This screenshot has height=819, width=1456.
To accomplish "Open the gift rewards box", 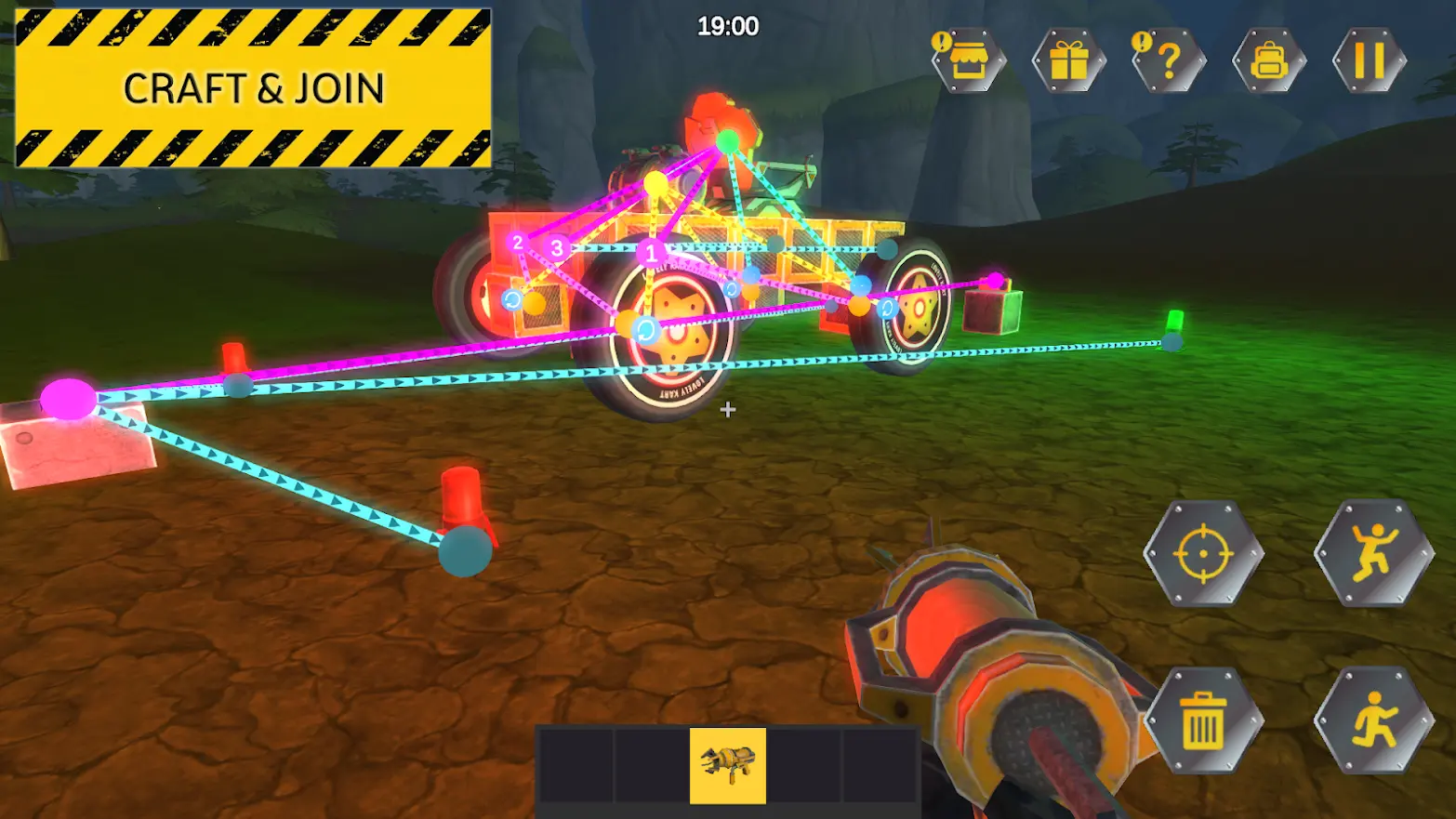I will point(1067,62).
